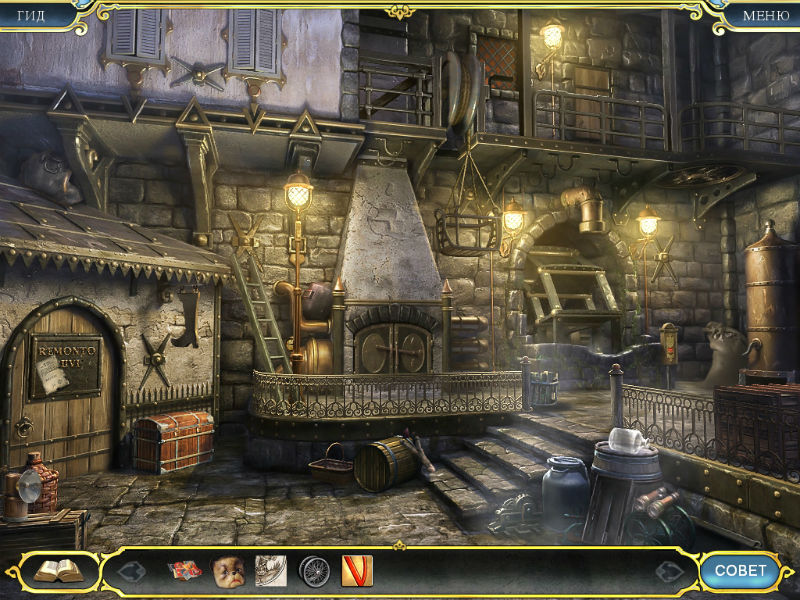
Task: Choose the sketch drawing inventory item
Action: click(271, 571)
